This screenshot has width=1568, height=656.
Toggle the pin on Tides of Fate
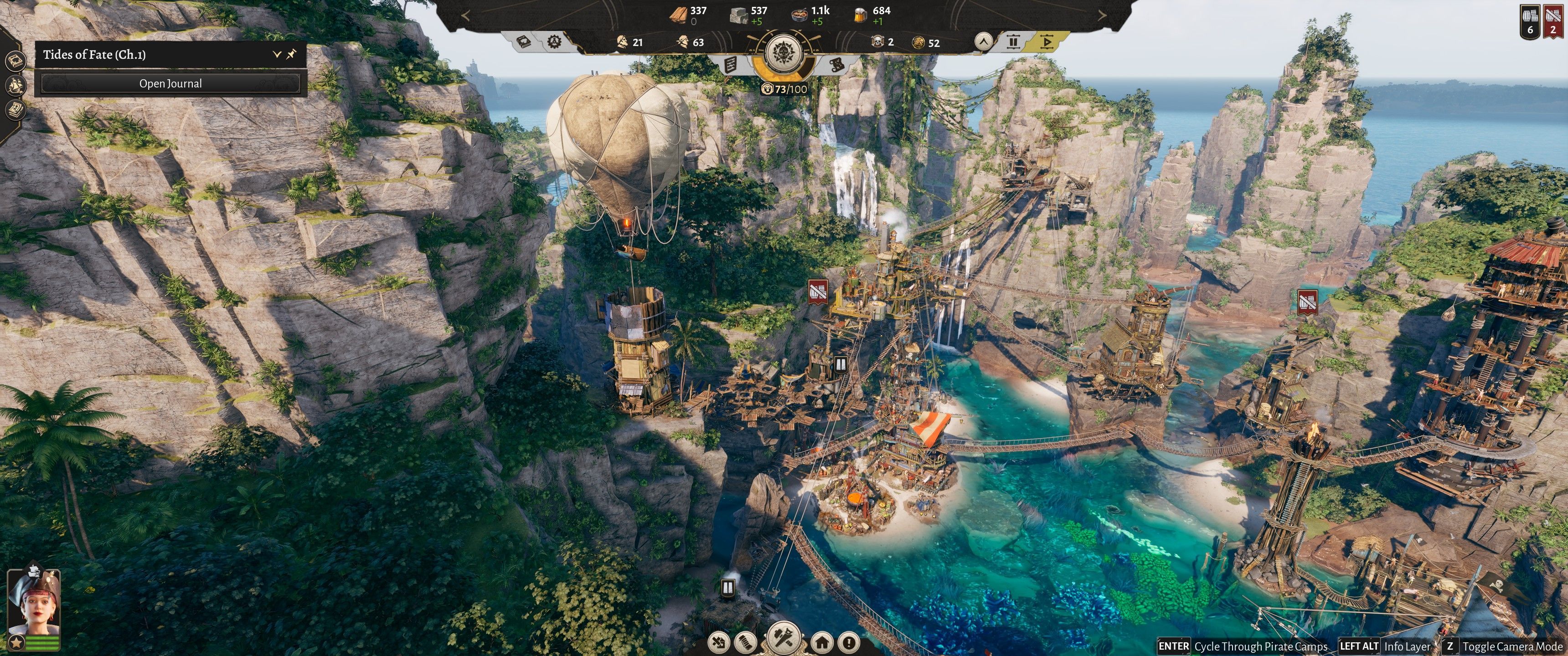292,54
